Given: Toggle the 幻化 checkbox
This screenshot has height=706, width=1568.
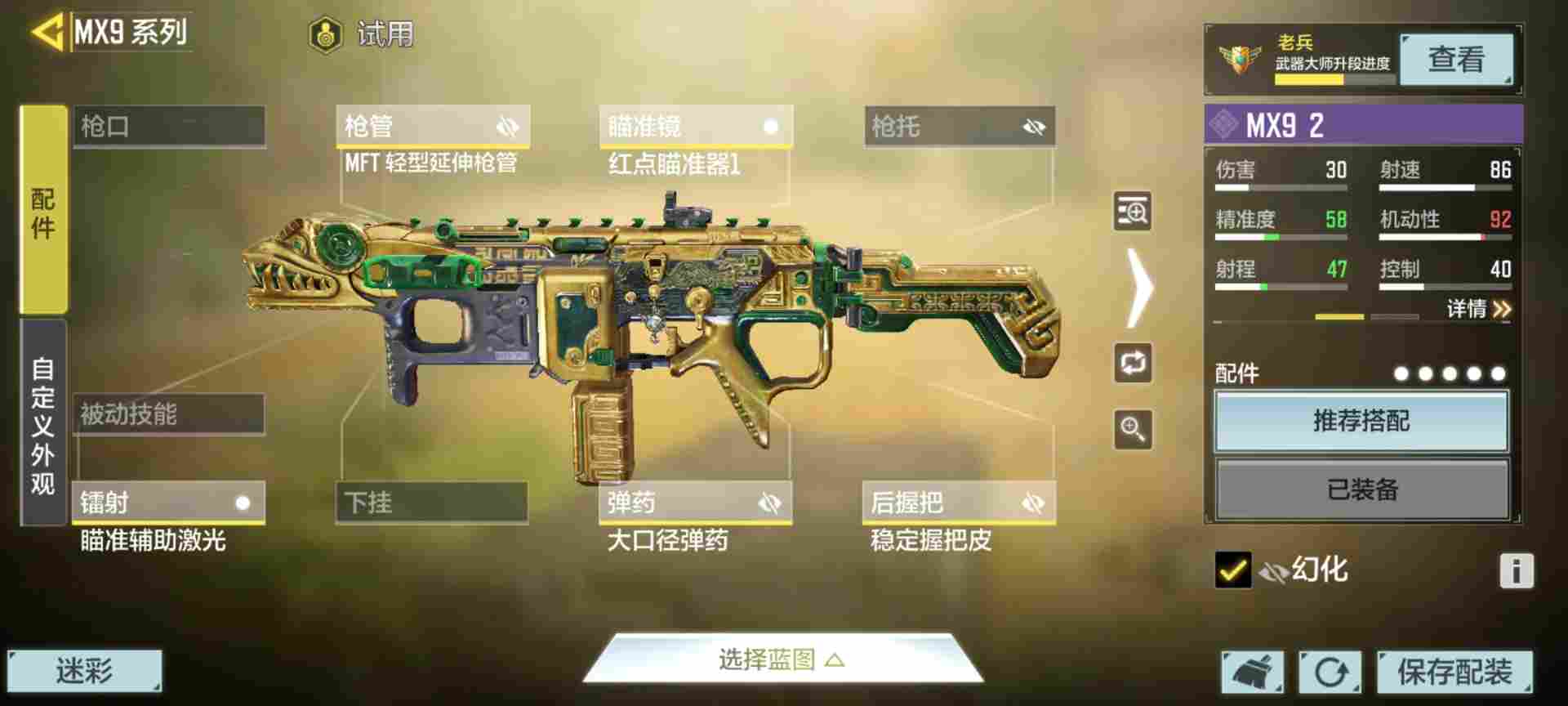Looking at the screenshot, I should click(1232, 570).
